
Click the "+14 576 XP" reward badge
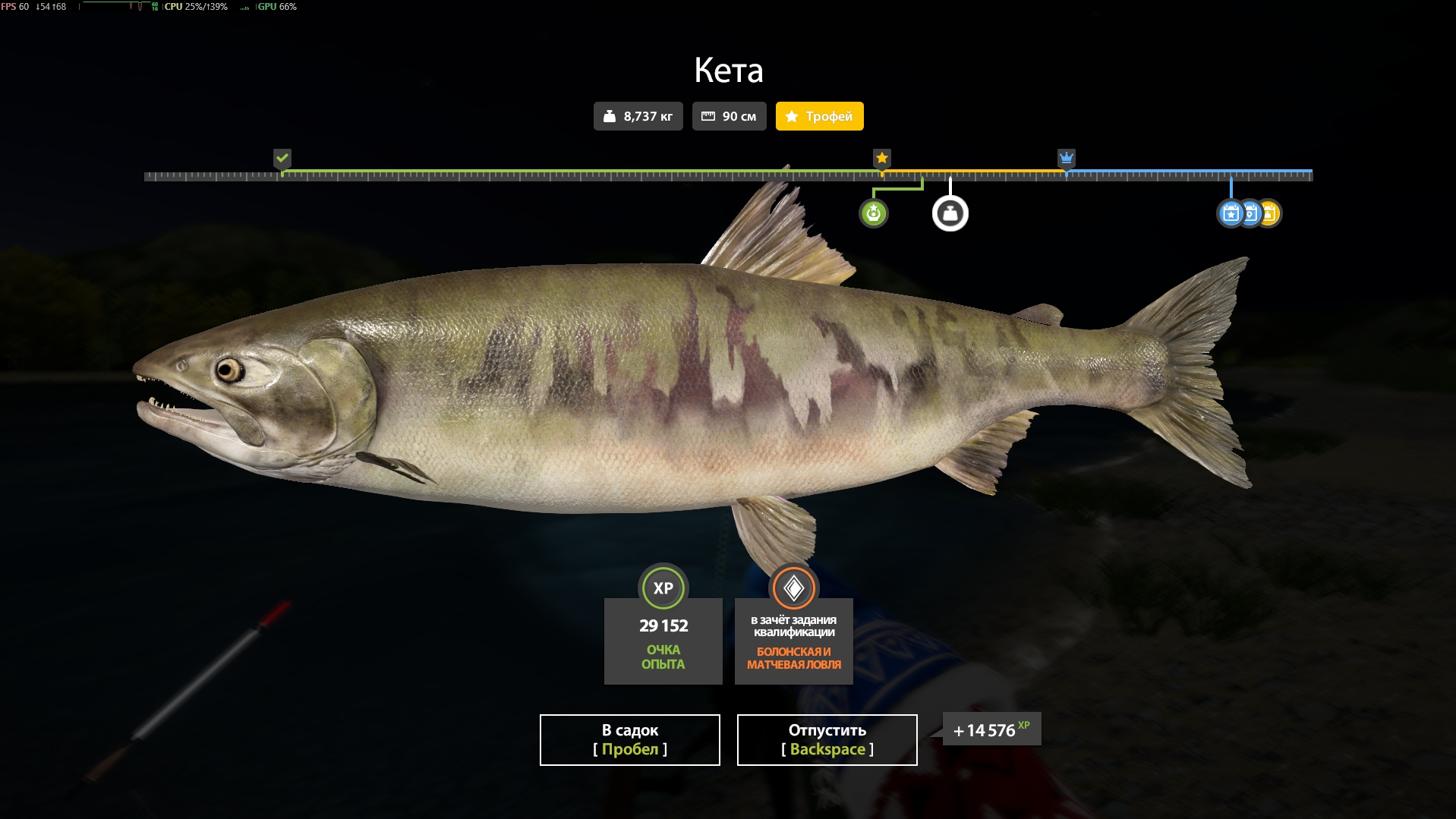[990, 729]
